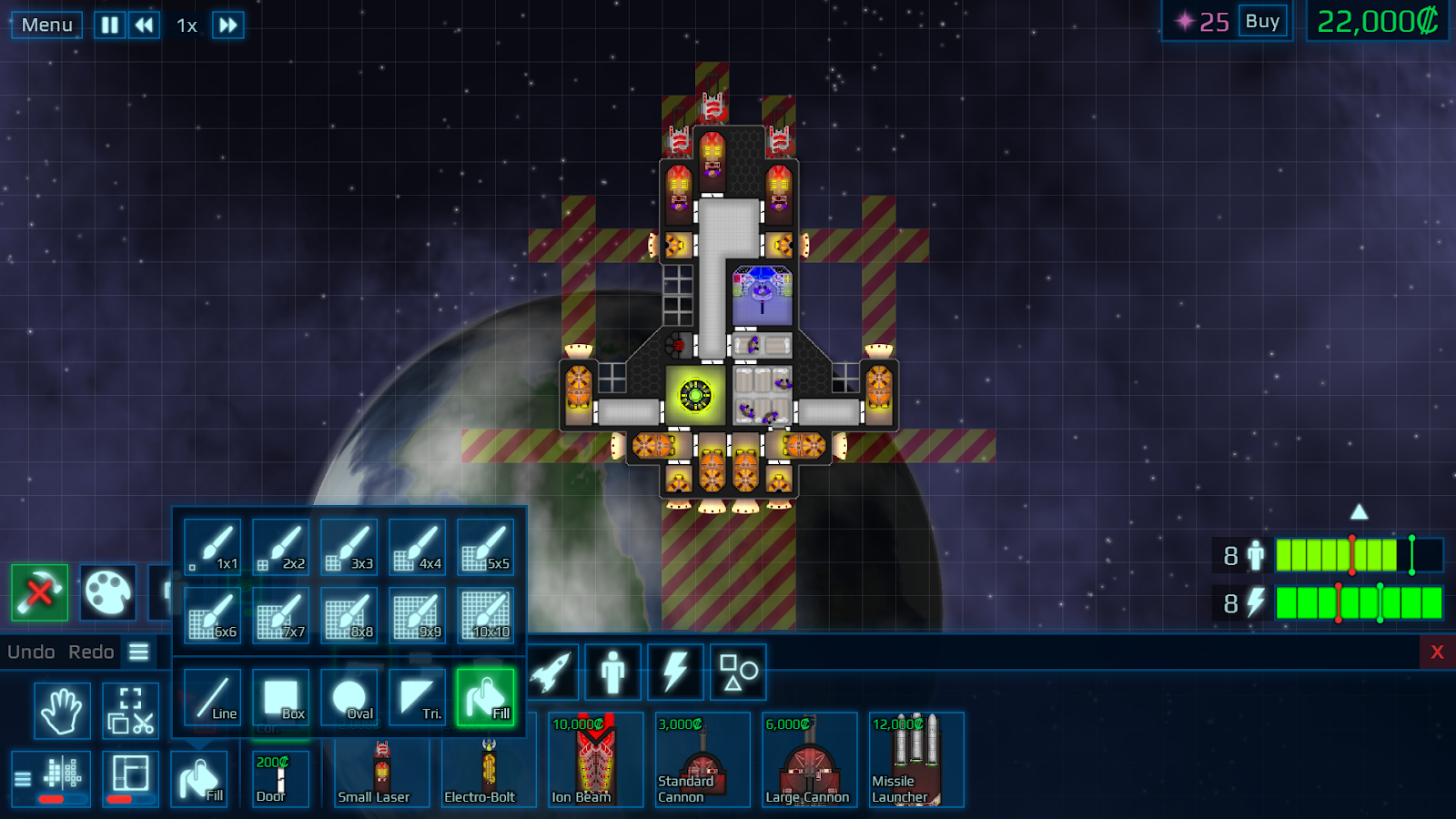Viewport: 1456px width, 819px height.
Task: Select the cut/selection tool
Action: point(130,711)
